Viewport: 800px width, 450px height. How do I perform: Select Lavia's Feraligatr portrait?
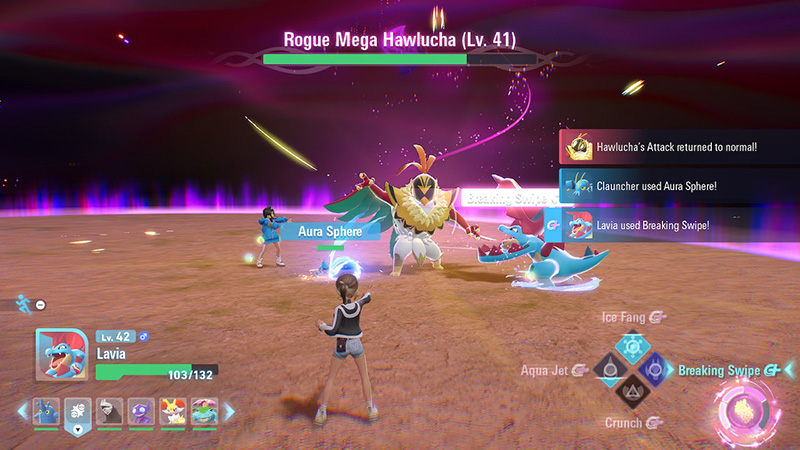point(61,355)
